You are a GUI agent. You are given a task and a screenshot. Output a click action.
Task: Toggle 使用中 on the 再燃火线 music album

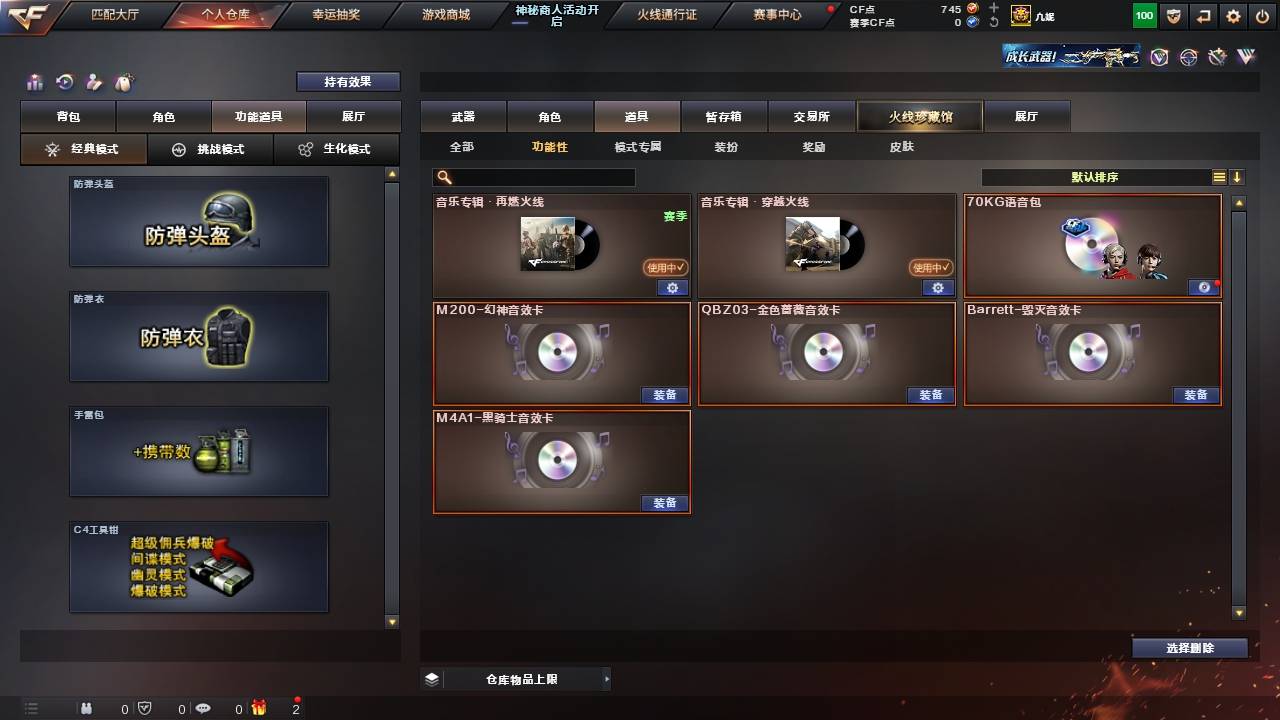coord(665,268)
